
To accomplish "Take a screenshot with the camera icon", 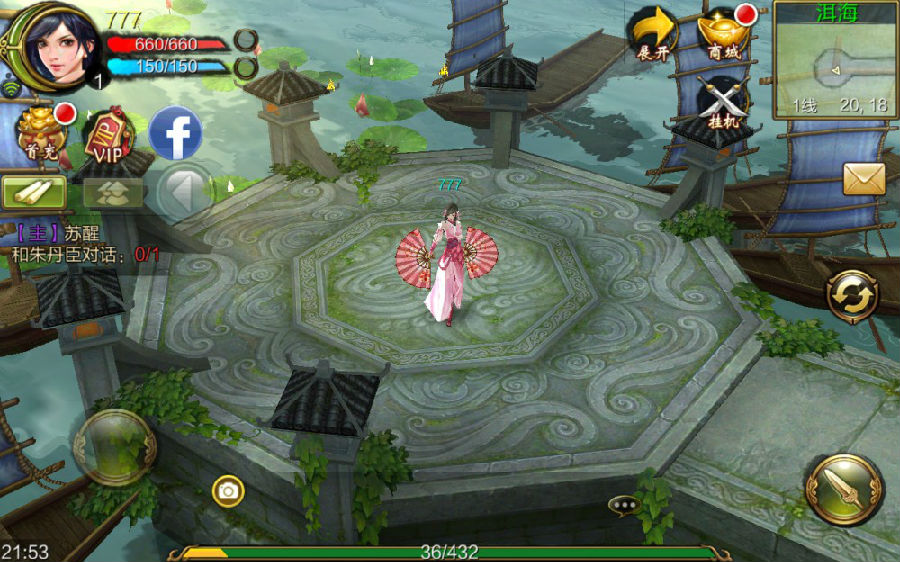I will [x=228, y=490].
